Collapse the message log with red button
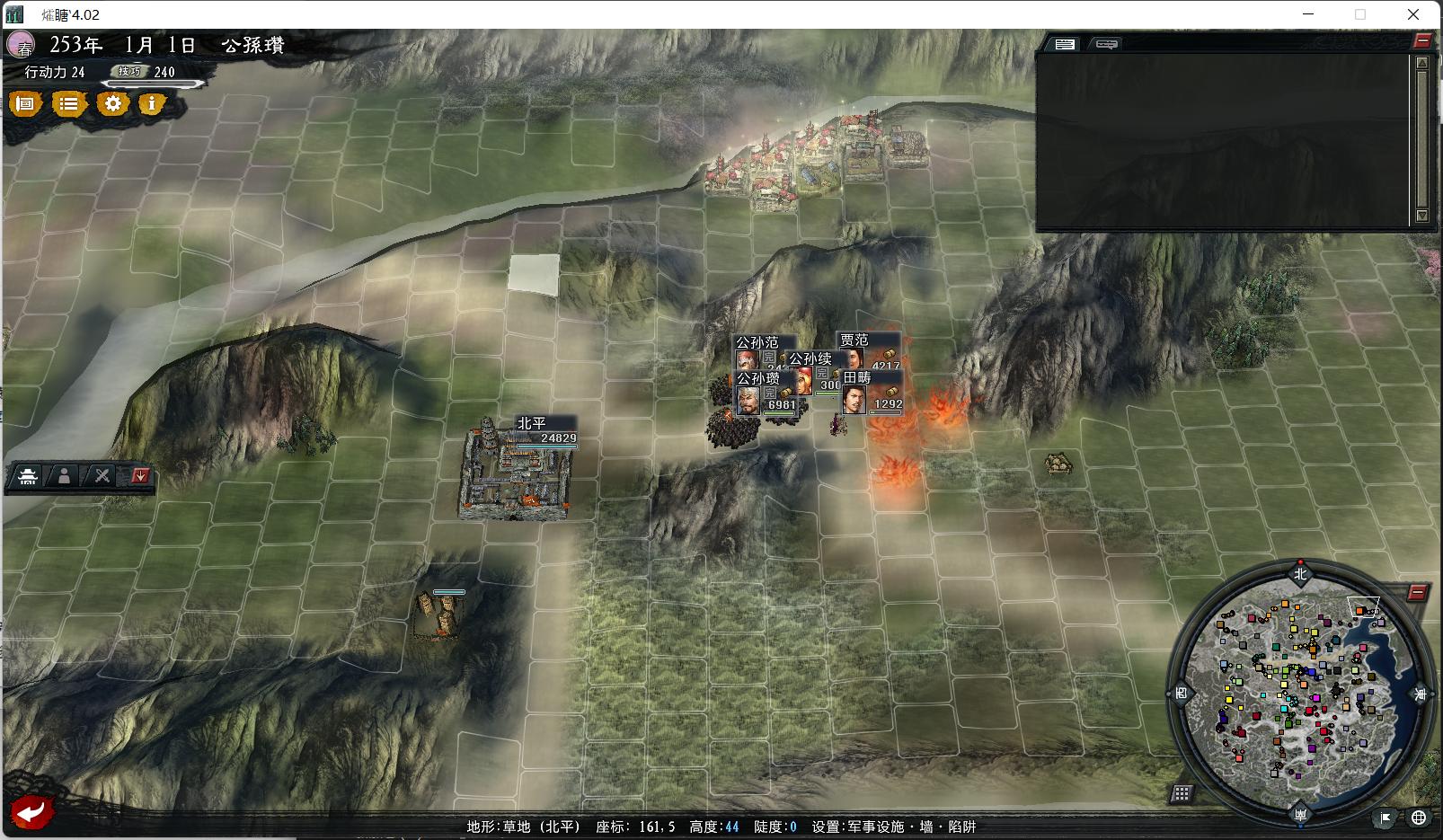 [x=1421, y=40]
